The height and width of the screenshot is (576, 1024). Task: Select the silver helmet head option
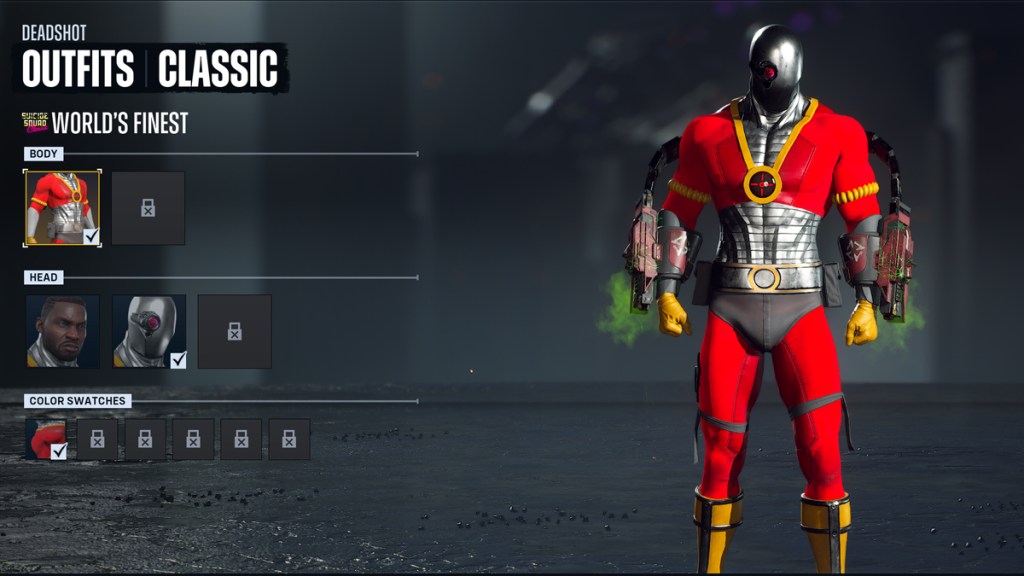pos(149,331)
